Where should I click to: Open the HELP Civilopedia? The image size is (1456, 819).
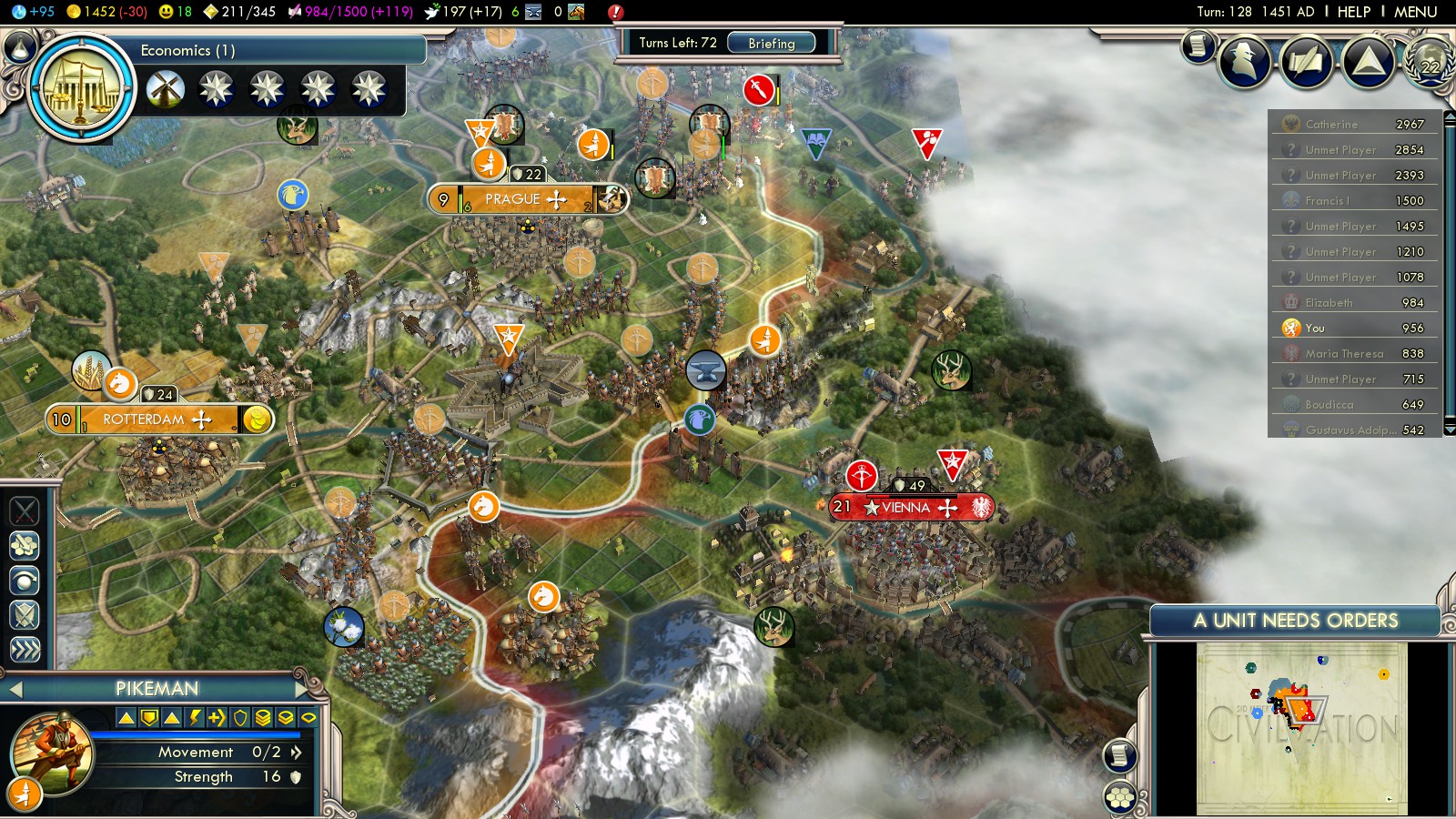[x=1353, y=12]
